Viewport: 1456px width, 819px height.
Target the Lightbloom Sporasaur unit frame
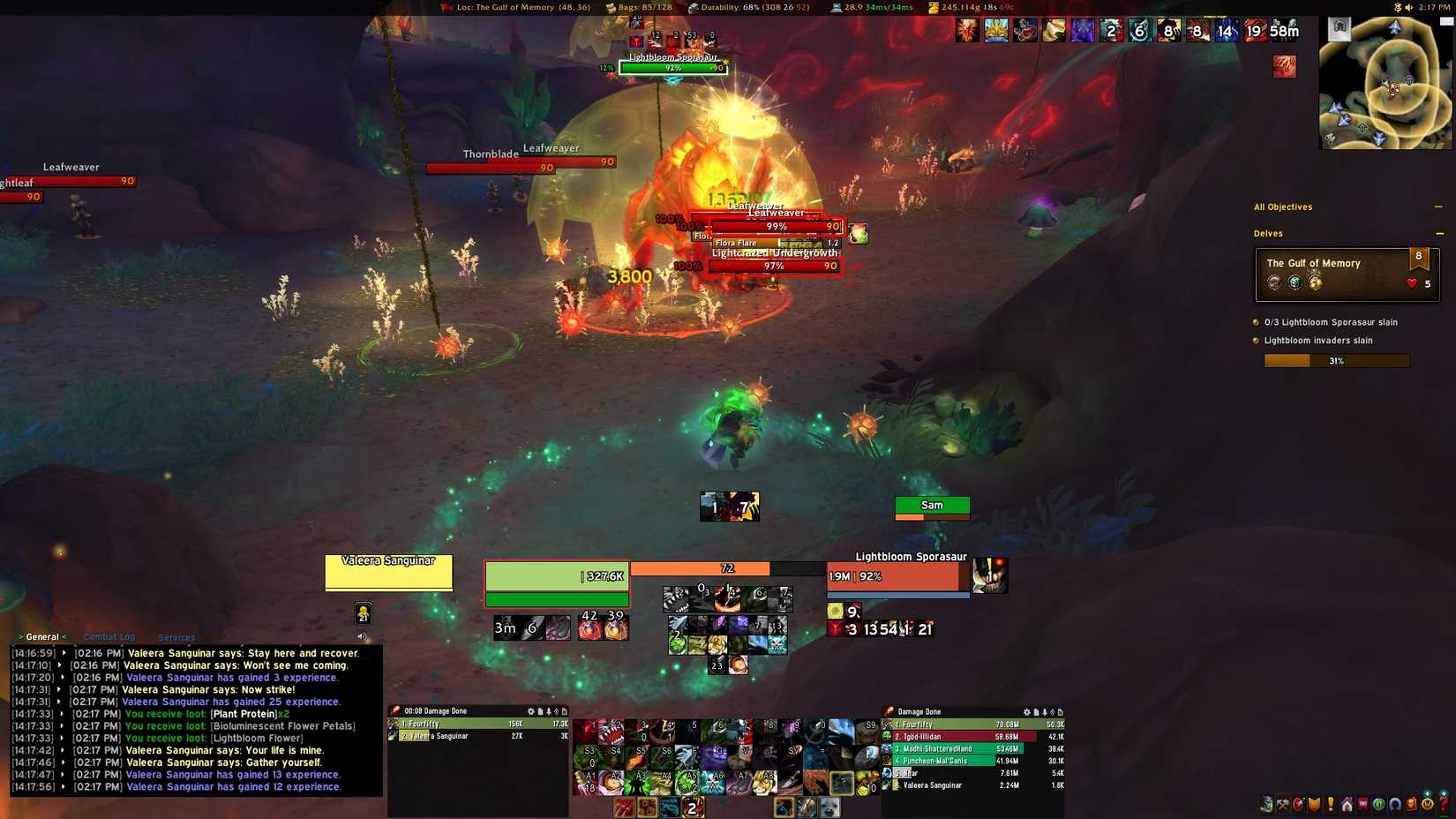(893, 576)
